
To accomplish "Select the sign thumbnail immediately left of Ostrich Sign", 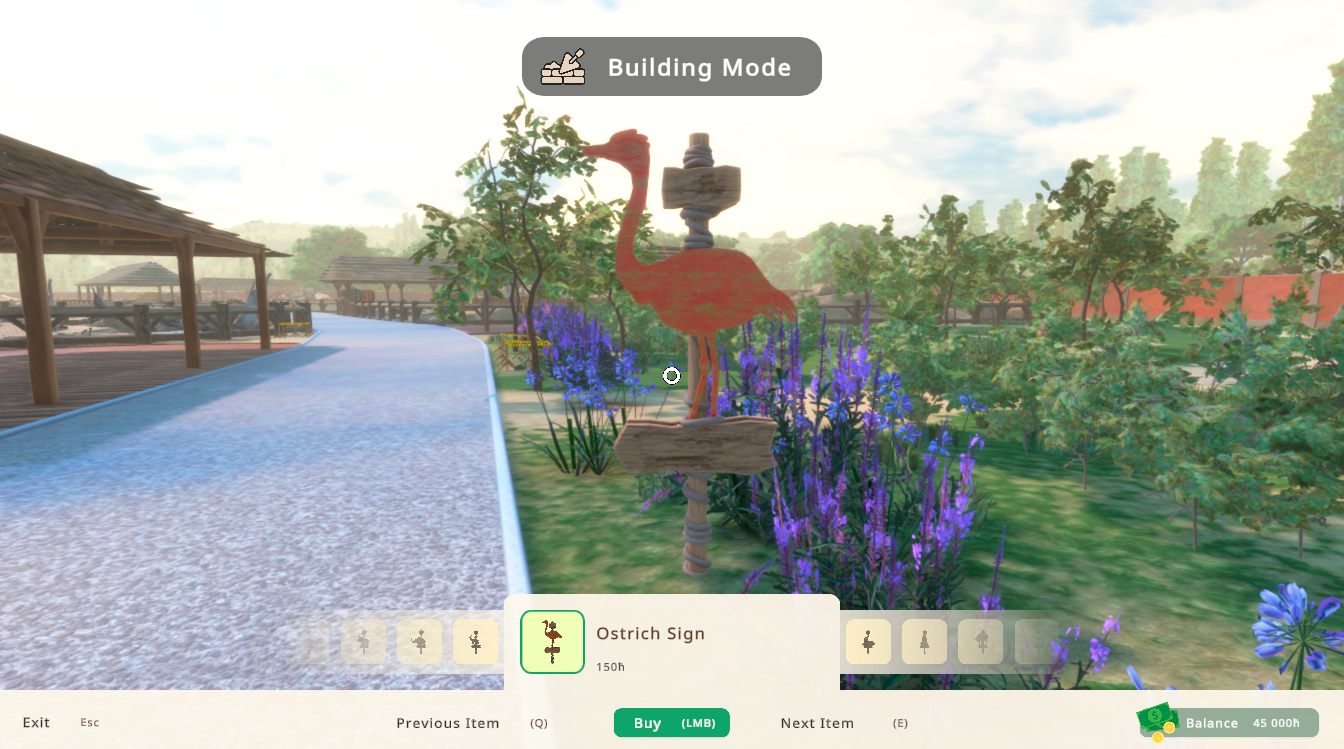I will 475,641.
